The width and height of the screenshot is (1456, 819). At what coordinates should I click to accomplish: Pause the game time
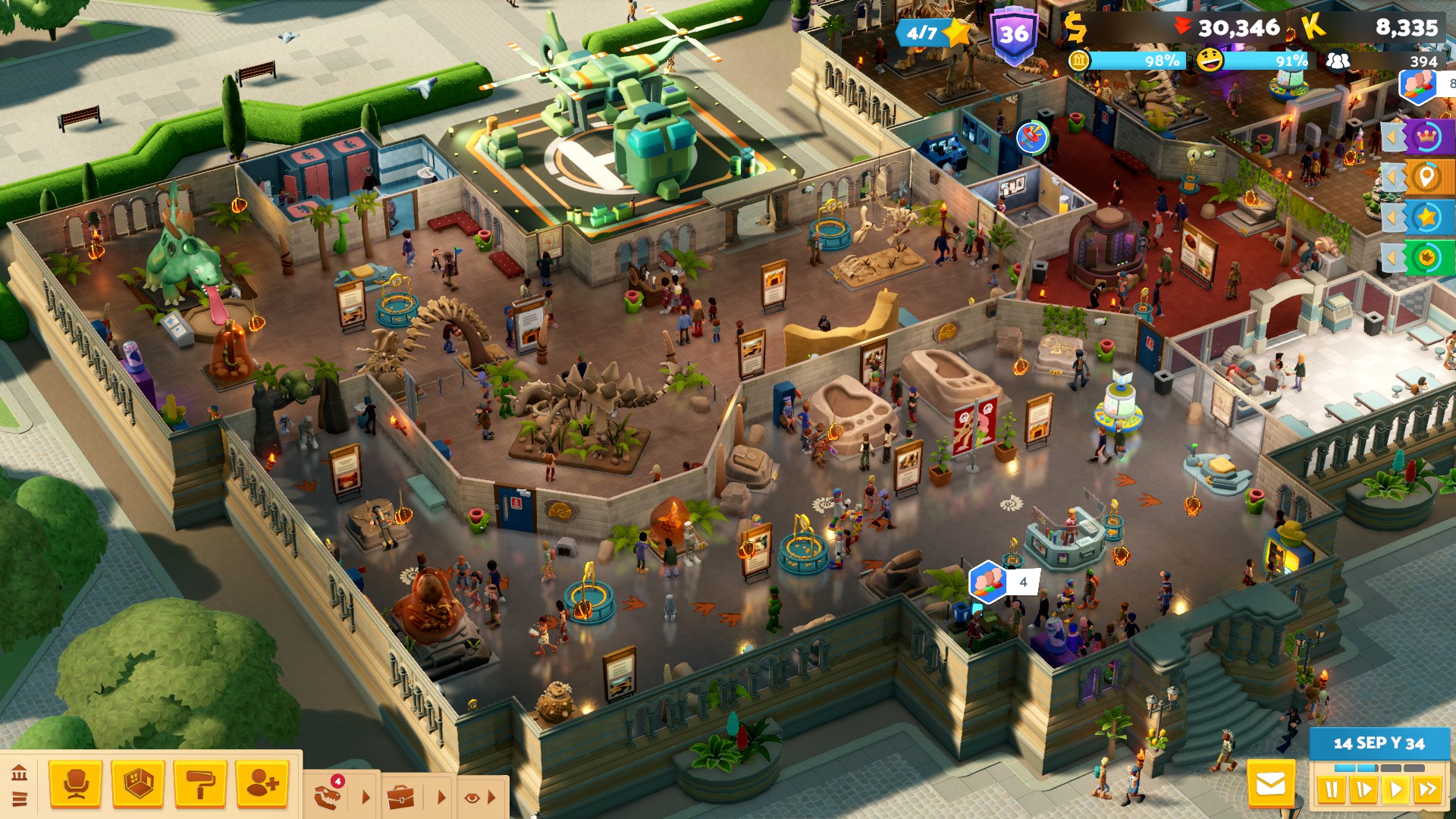[x=1331, y=790]
